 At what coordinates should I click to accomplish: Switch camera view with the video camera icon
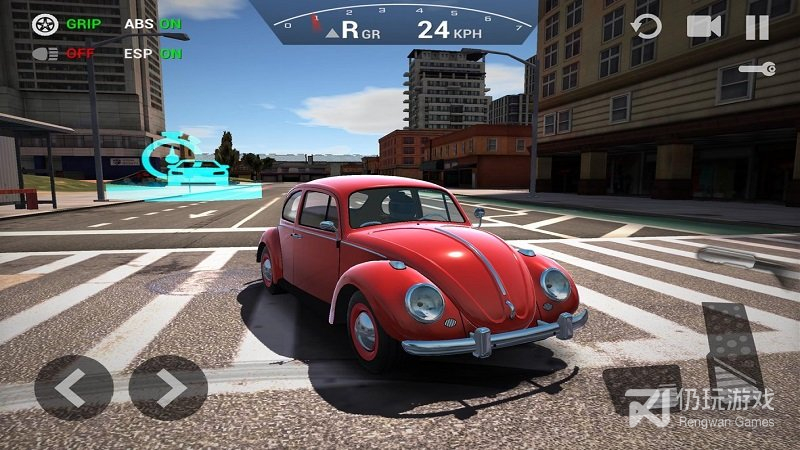[704, 27]
